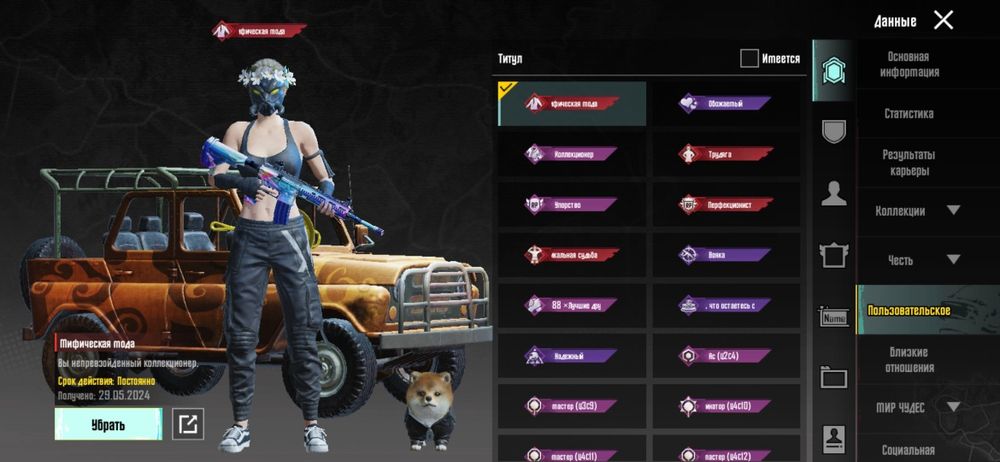Open Близкие отношения section
This screenshot has height=462, width=1000.
click(909, 359)
